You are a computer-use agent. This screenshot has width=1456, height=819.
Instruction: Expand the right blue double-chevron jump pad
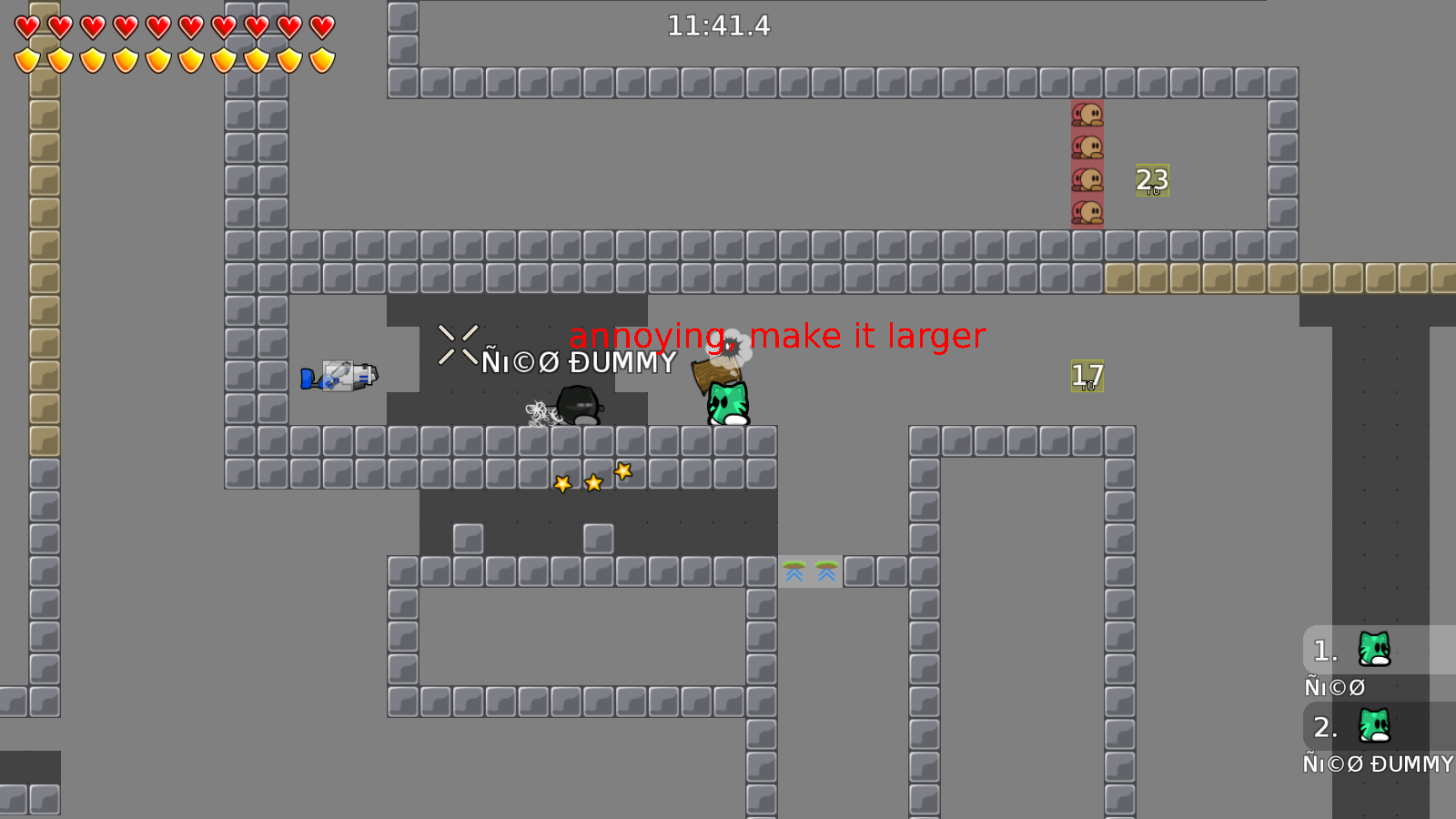point(826,572)
